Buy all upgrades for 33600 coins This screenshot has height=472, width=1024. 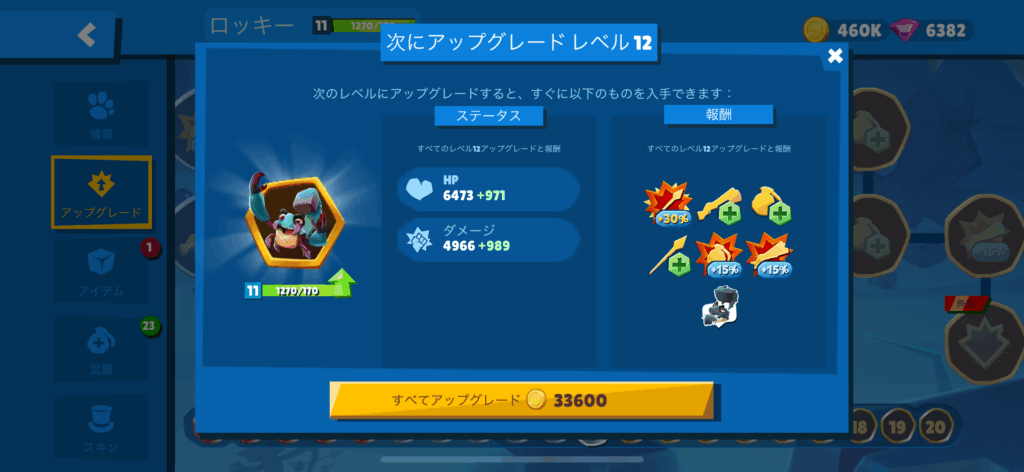click(x=522, y=401)
